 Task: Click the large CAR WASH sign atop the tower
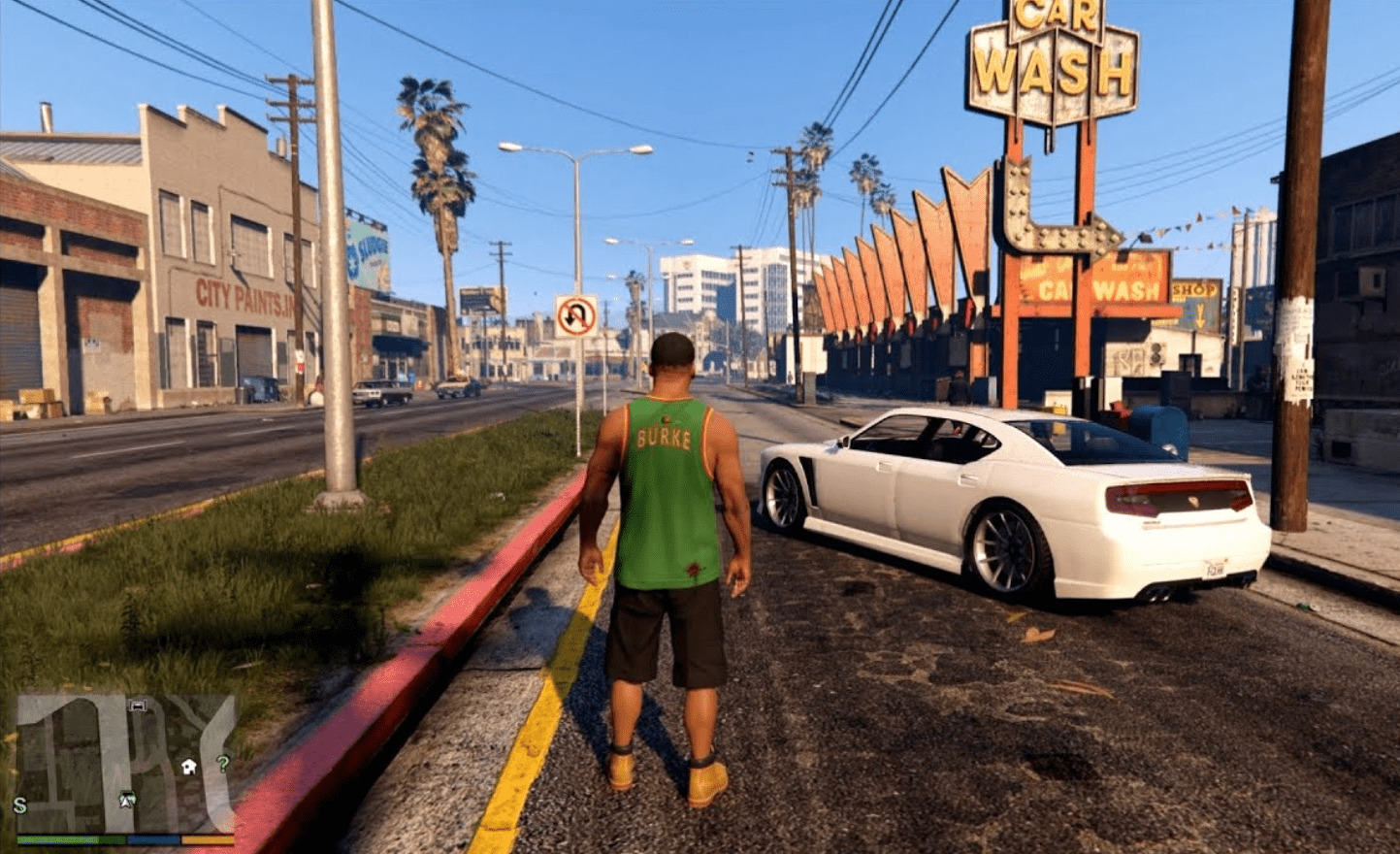[1057, 53]
